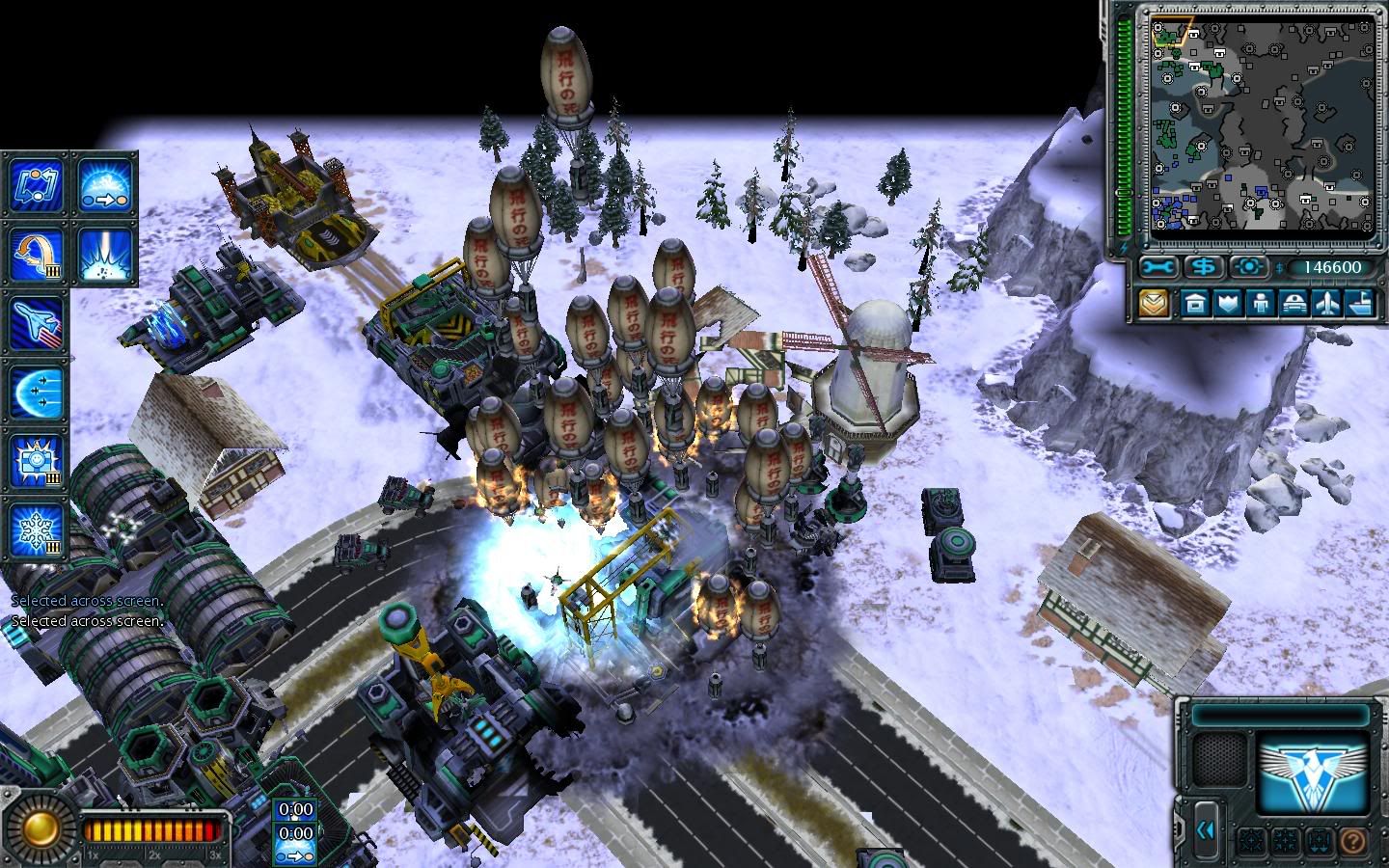Image resolution: width=1389 pixels, height=868 pixels.
Task: Select the sell structure dollar icon
Action: pyautogui.click(x=1203, y=268)
